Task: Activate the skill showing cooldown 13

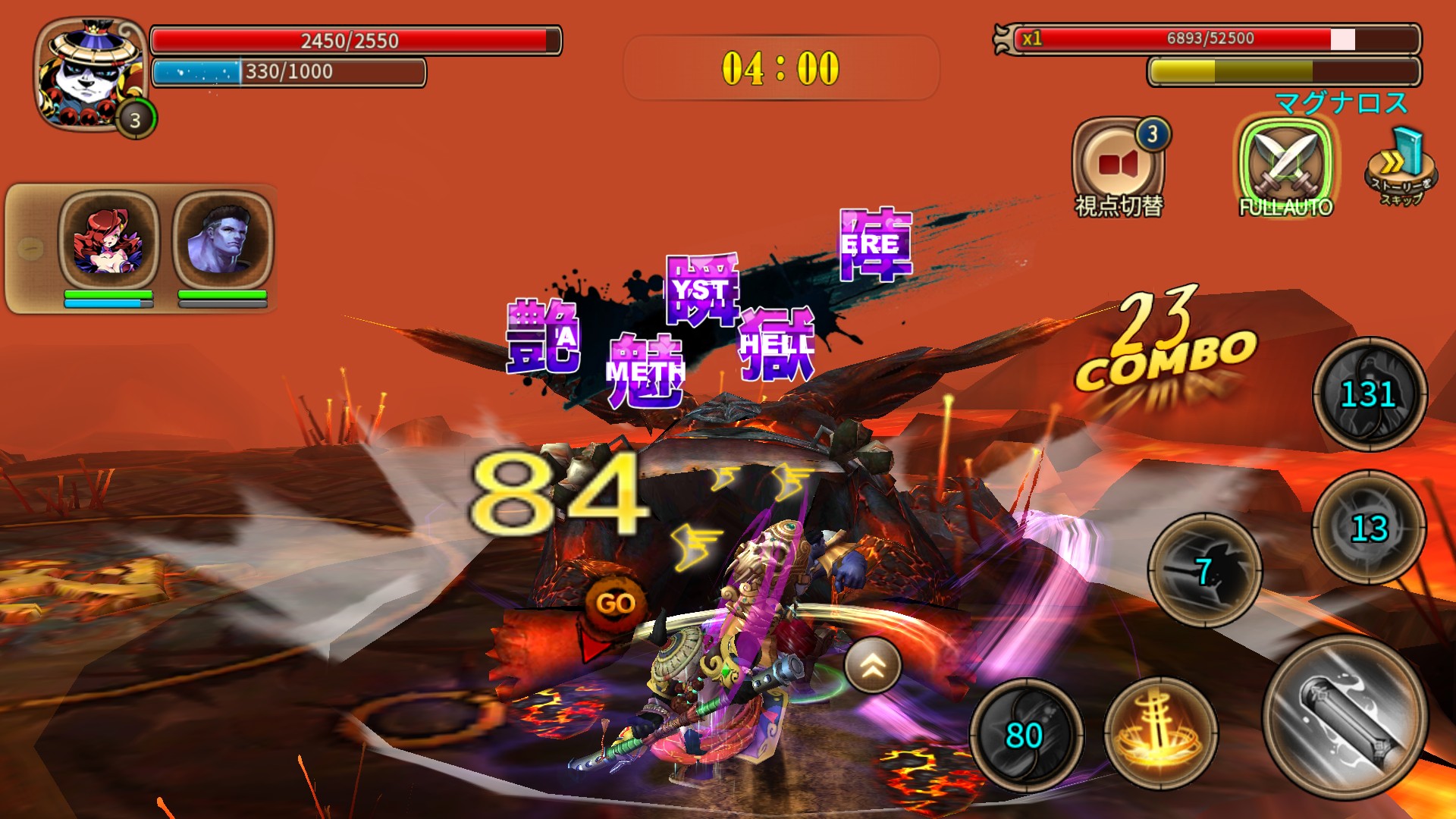Action: click(1369, 528)
